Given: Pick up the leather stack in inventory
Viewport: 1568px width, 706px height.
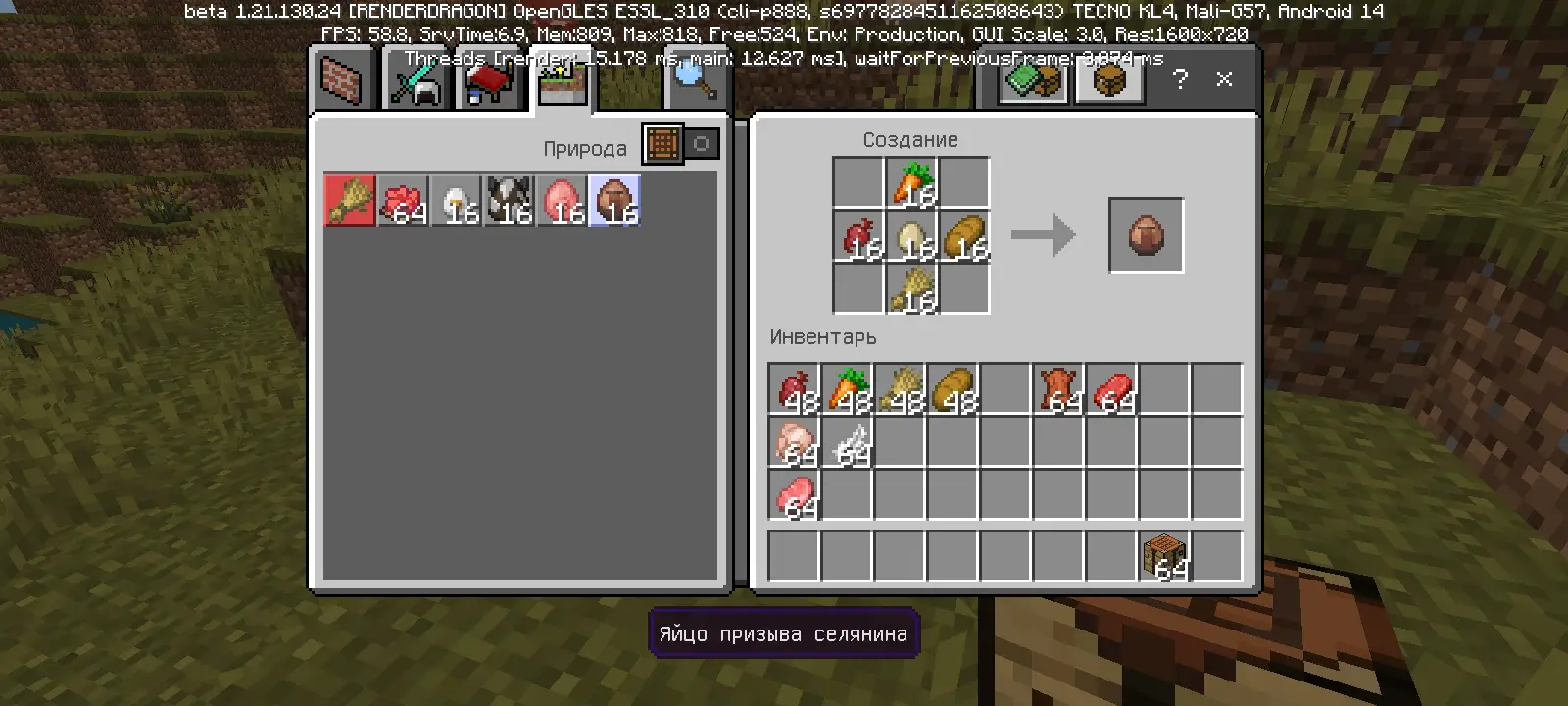Looking at the screenshot, I should (1058, 389).
